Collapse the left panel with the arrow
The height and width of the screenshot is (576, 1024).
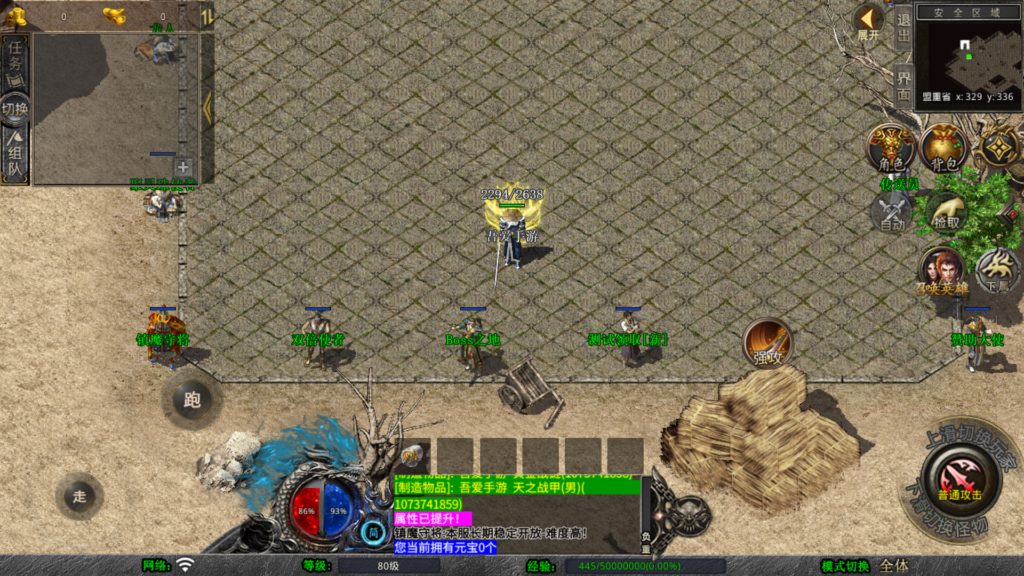(207, 107)
